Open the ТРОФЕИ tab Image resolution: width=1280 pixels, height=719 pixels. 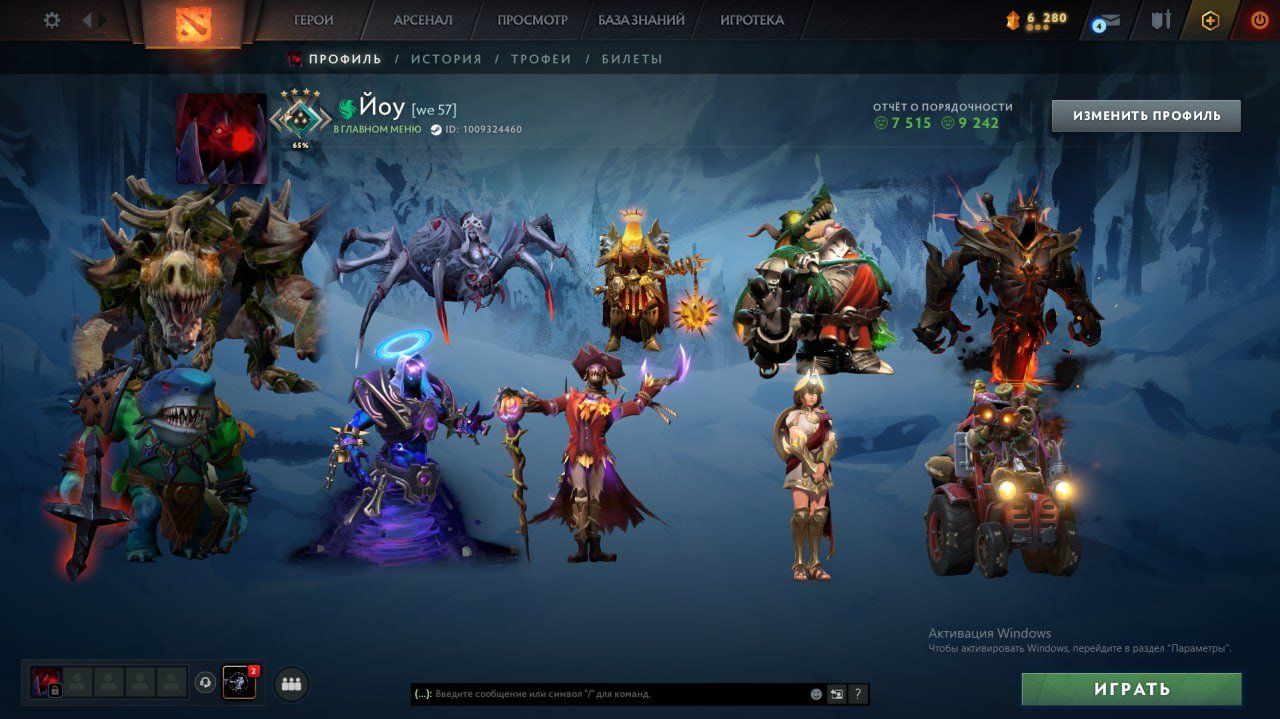click(541, 59)
